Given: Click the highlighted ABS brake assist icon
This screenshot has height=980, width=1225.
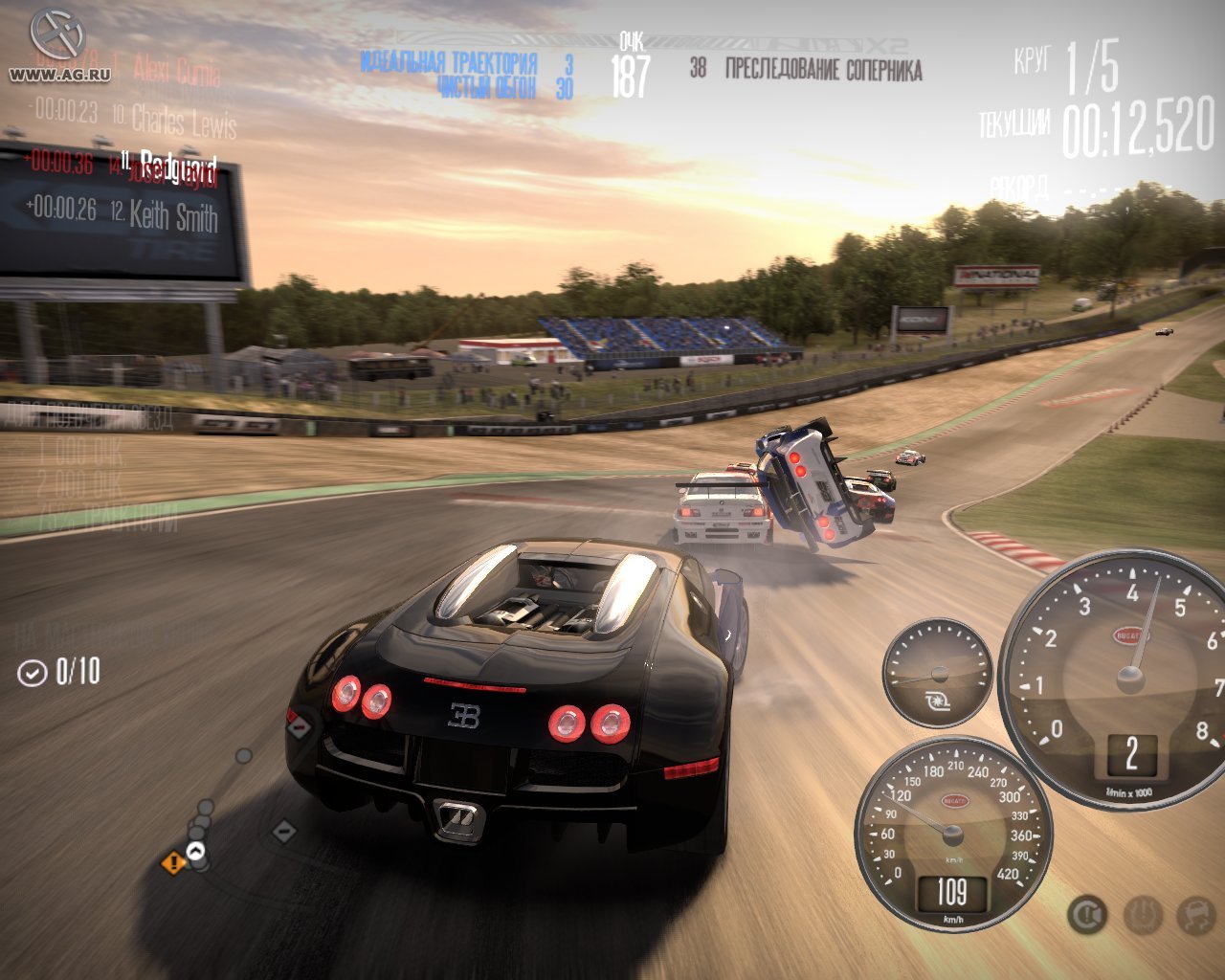Looking at the screenshot, I should 1087,916.
